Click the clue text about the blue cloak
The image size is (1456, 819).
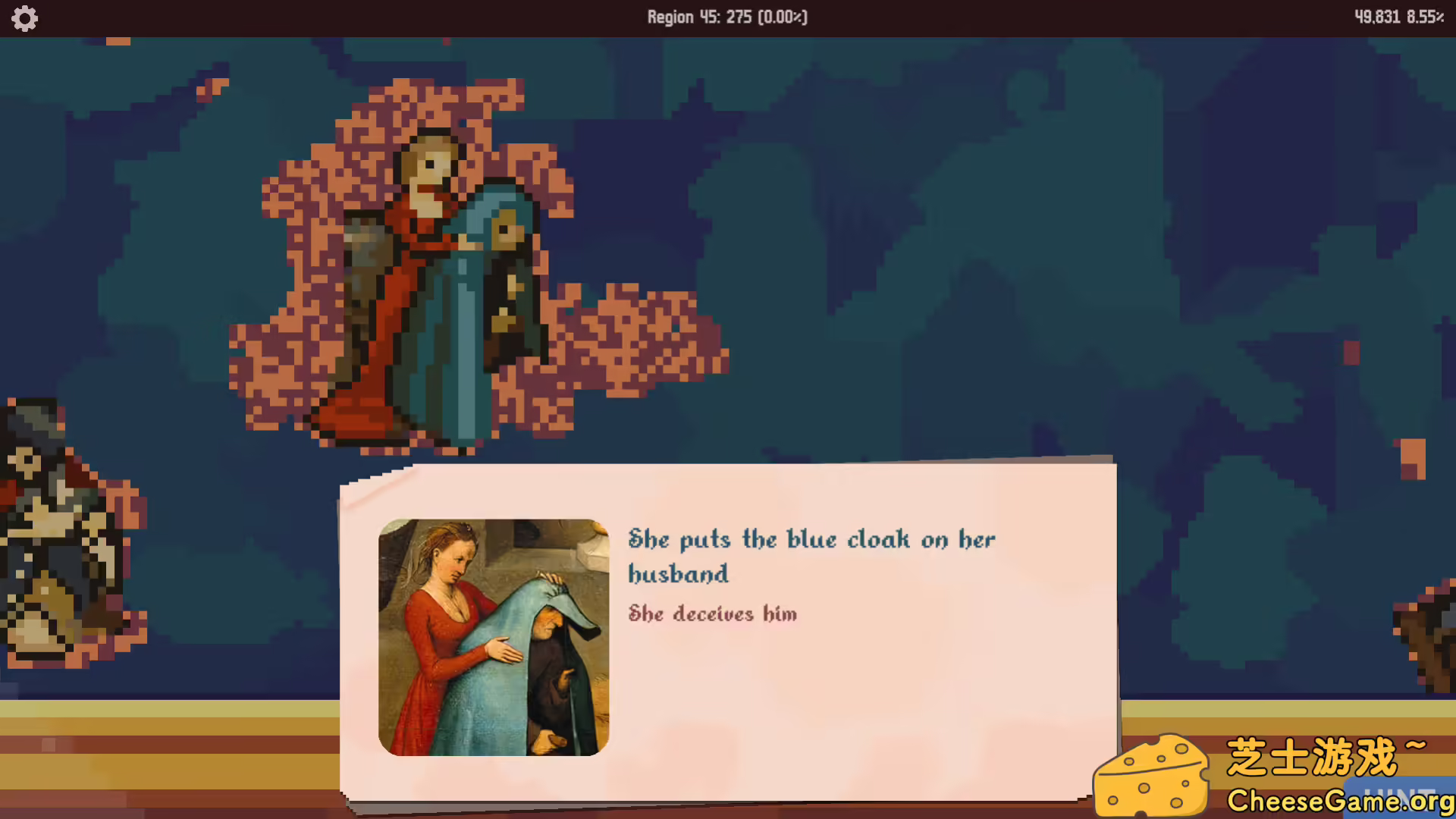click(811, 556)
